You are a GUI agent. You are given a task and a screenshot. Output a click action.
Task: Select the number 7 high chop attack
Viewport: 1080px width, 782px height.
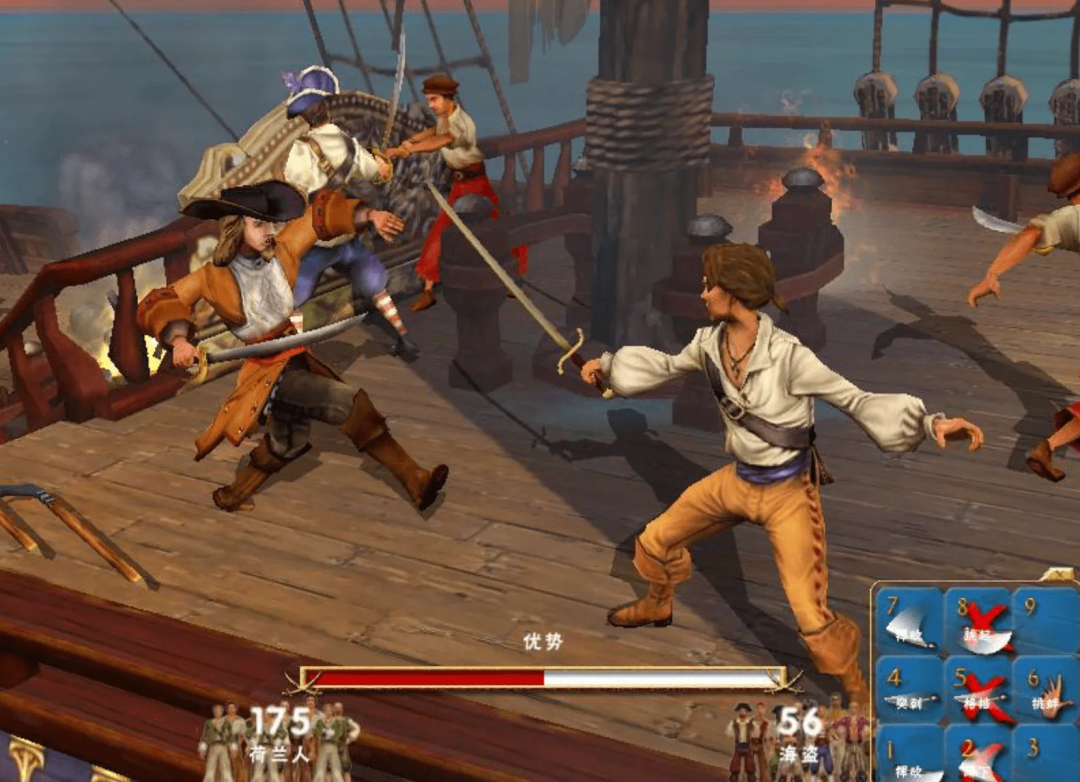point(909,620)
